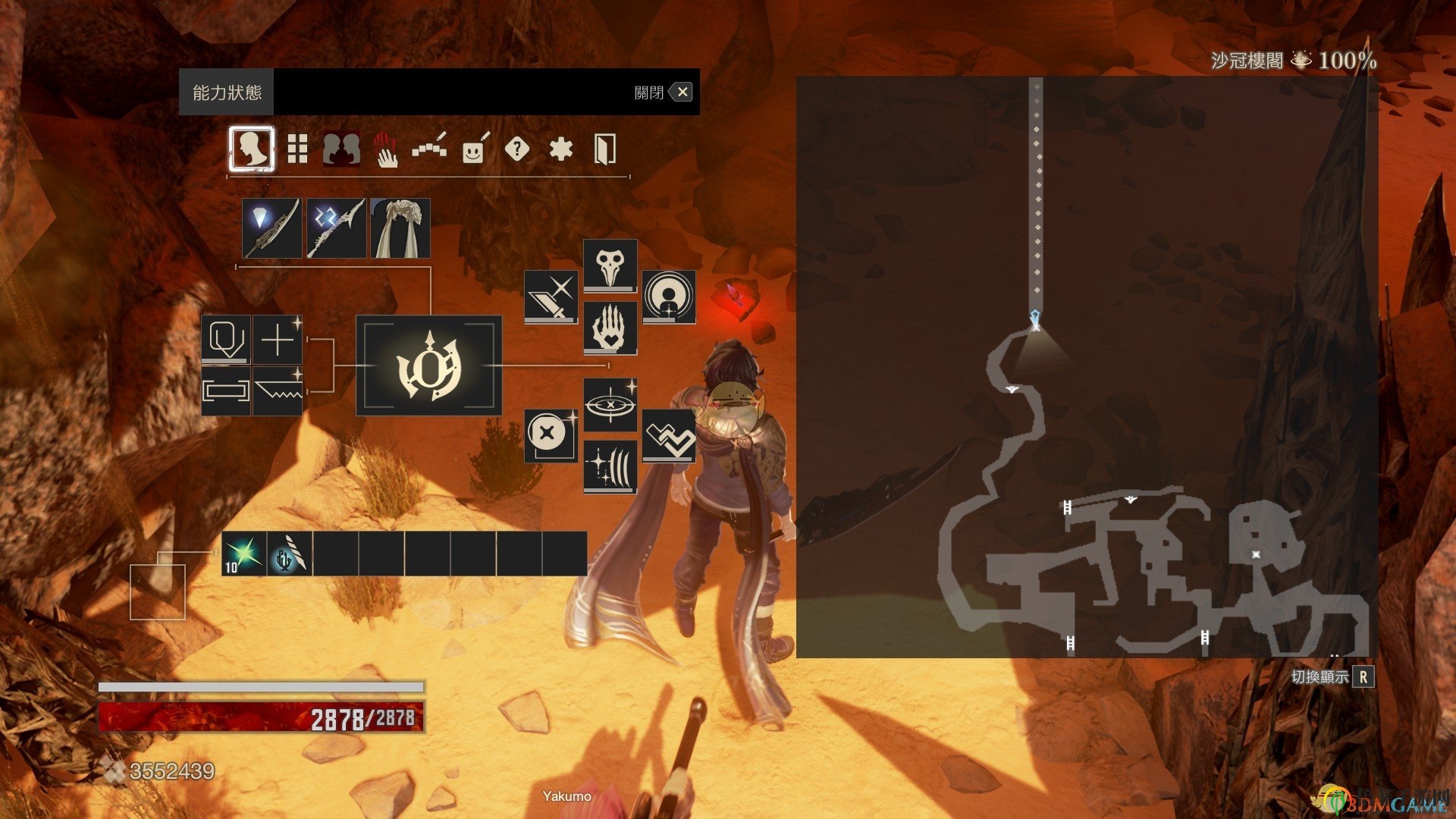Image resolution: width=1456 pixels, height=819 pixels.
Task: Choose the crosshair eye ability icon
Action: pos(610,405)
